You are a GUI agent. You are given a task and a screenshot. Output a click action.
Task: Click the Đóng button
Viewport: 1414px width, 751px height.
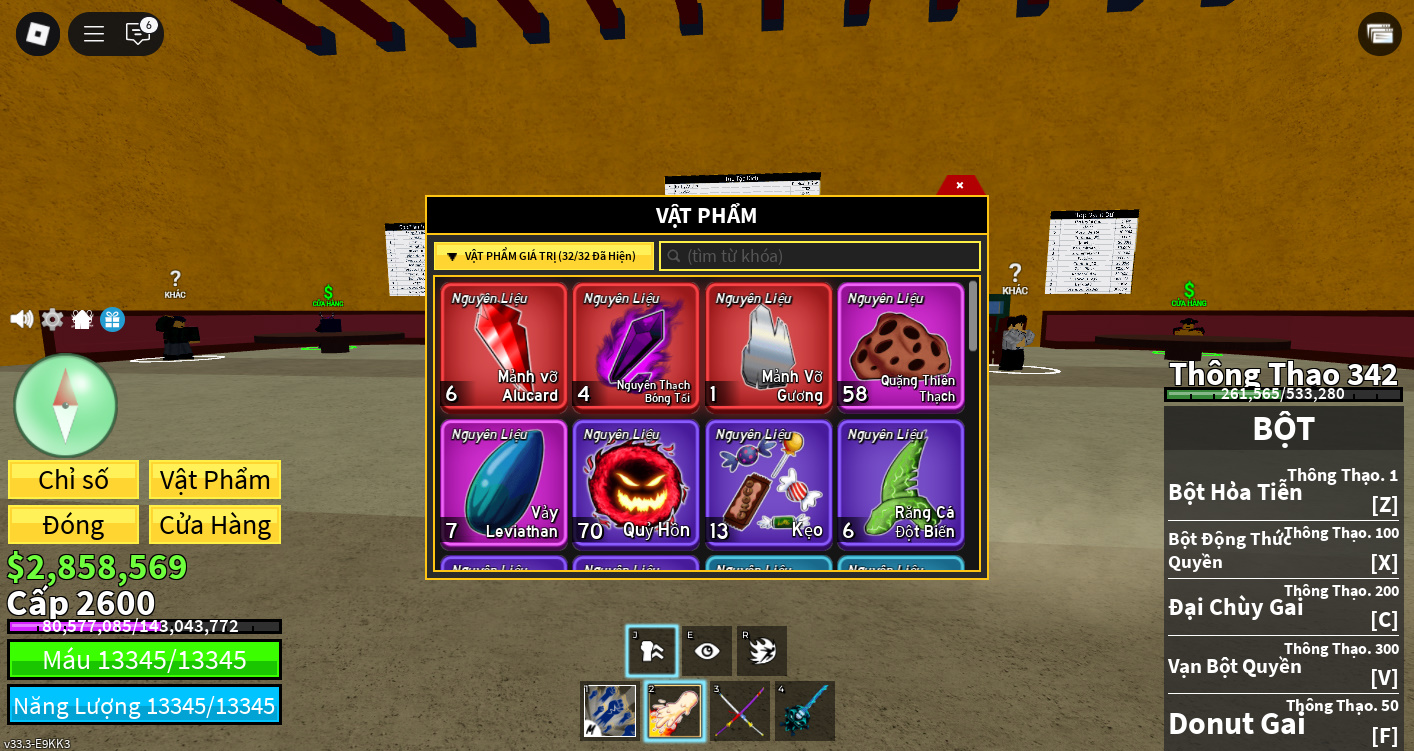coord(73,525)
